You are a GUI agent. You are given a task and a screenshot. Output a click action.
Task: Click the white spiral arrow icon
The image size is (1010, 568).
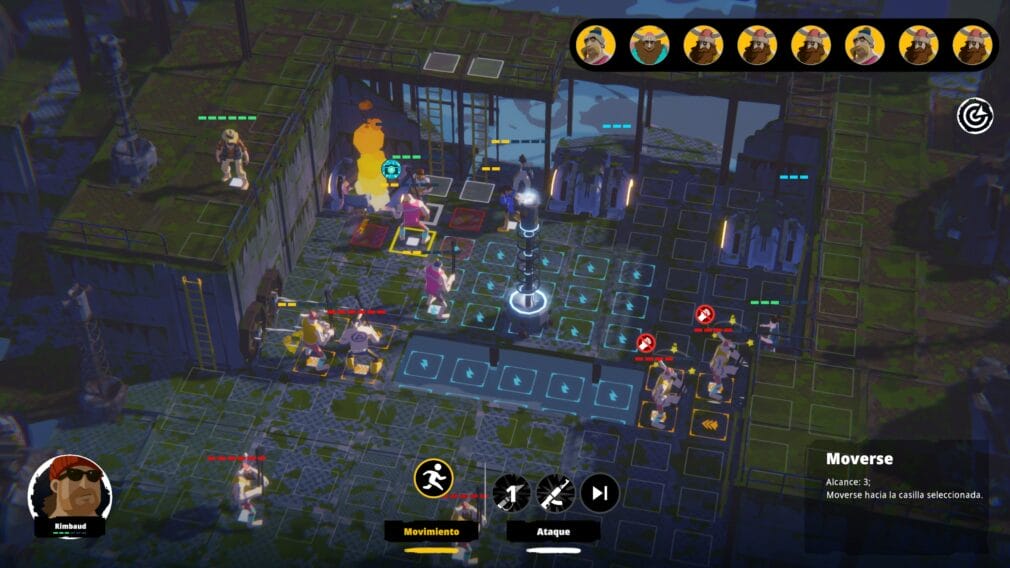(x=974, y=116)
